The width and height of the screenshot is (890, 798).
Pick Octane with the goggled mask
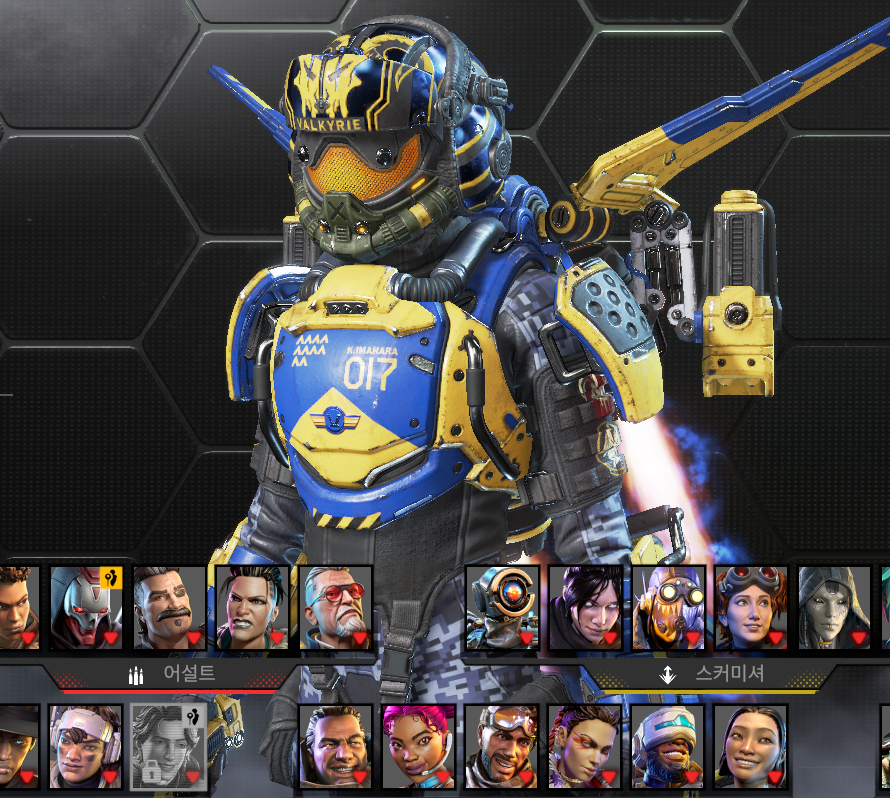pos(668,608)
